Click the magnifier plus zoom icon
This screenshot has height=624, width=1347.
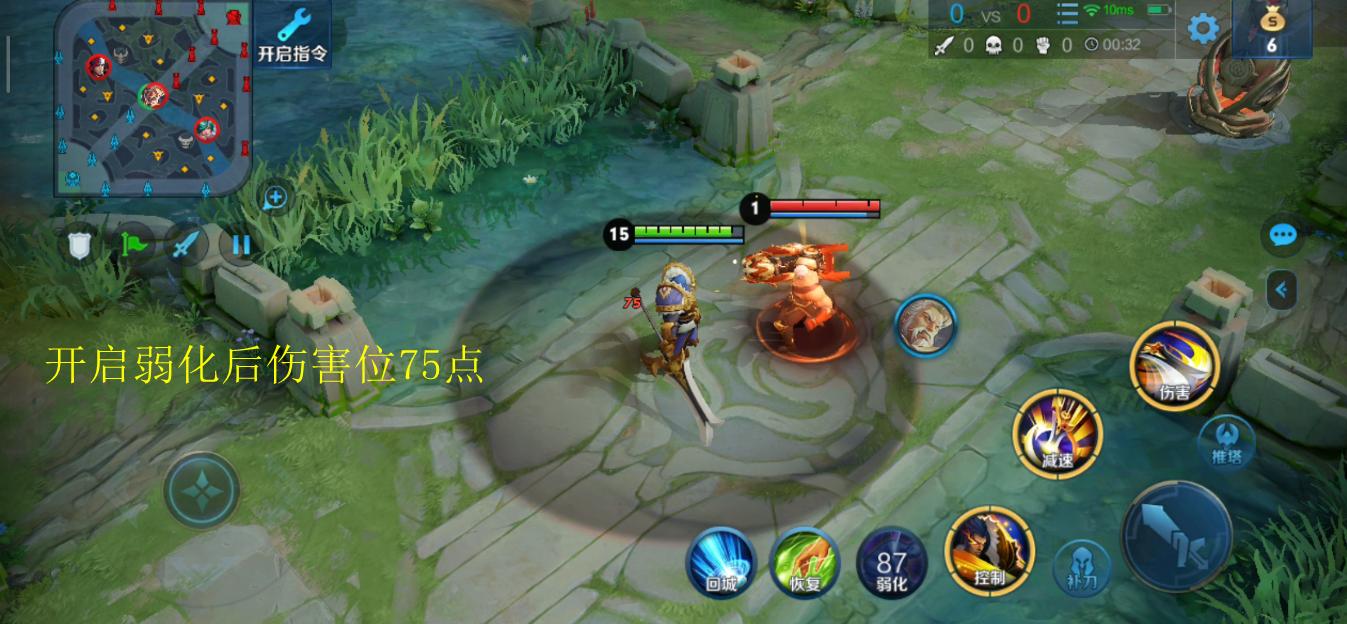coord(274,198)
